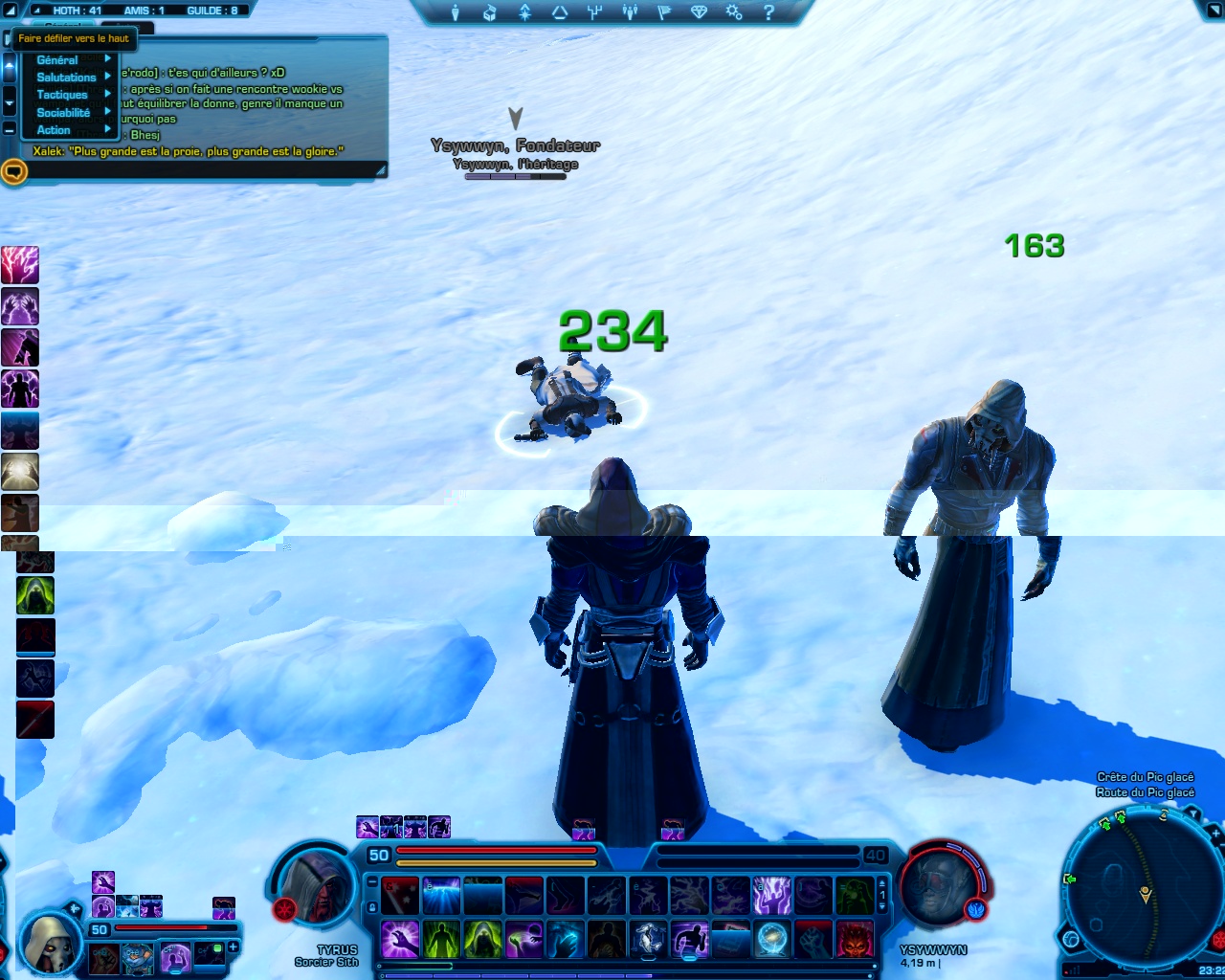Use the green hooded figure ability
Viewport: 1225px width, 980px height.
(482, 939)
